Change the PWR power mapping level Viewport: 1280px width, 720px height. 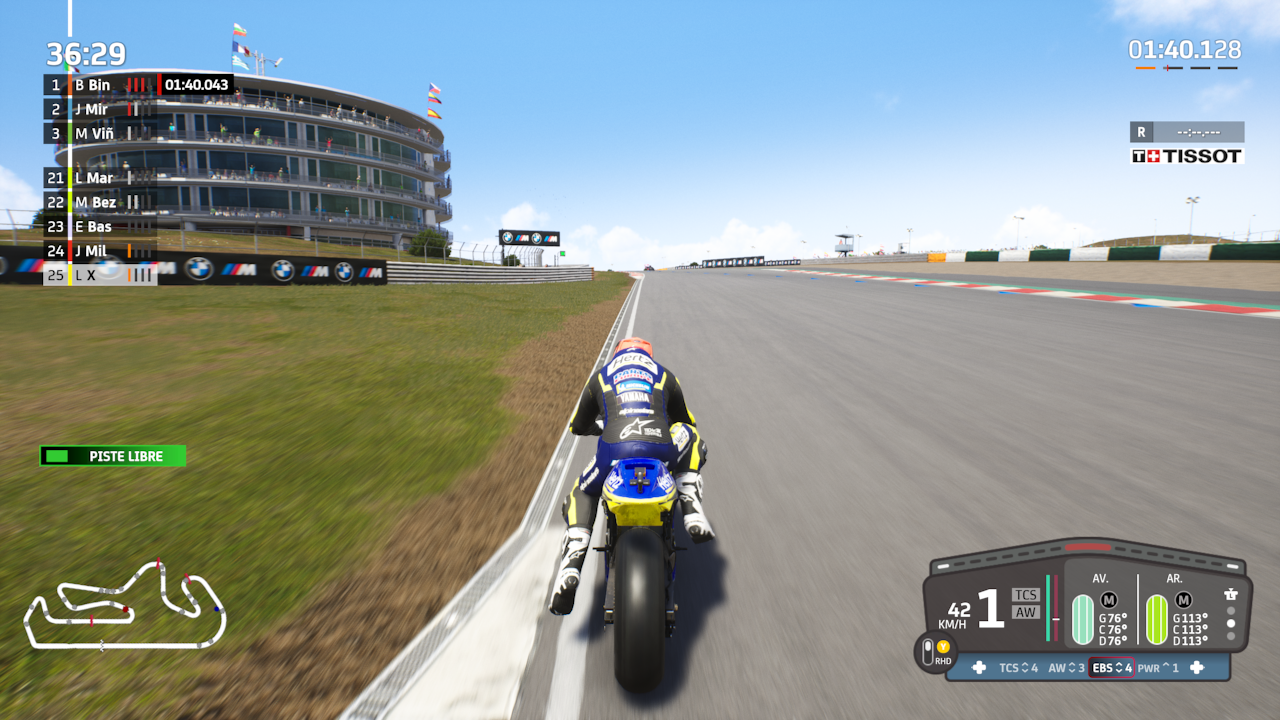click(1158, 668)
